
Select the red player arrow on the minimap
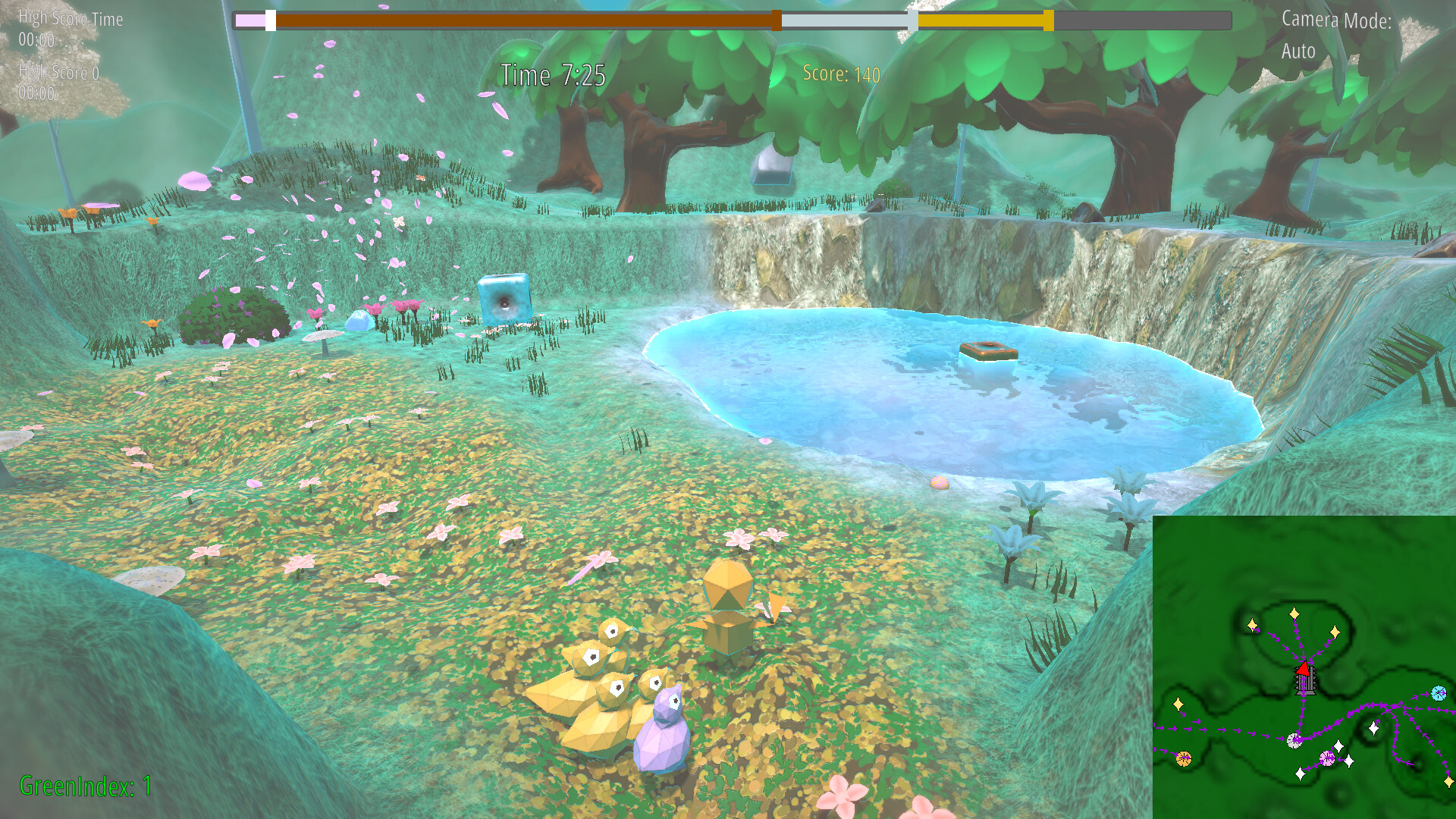pyautogui.click(x=1303, y=669)
